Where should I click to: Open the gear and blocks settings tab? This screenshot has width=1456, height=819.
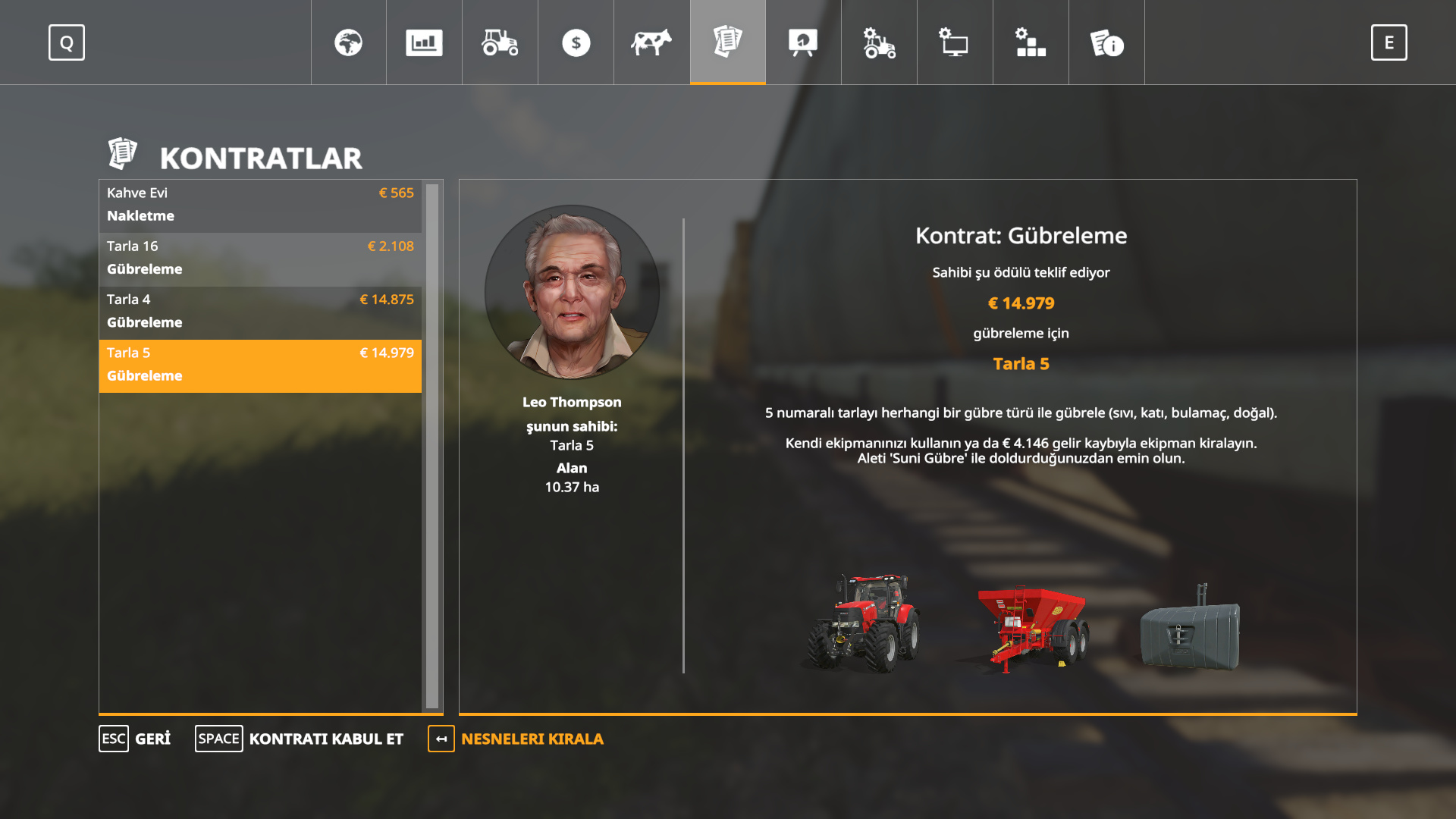tap(1031, 42)
